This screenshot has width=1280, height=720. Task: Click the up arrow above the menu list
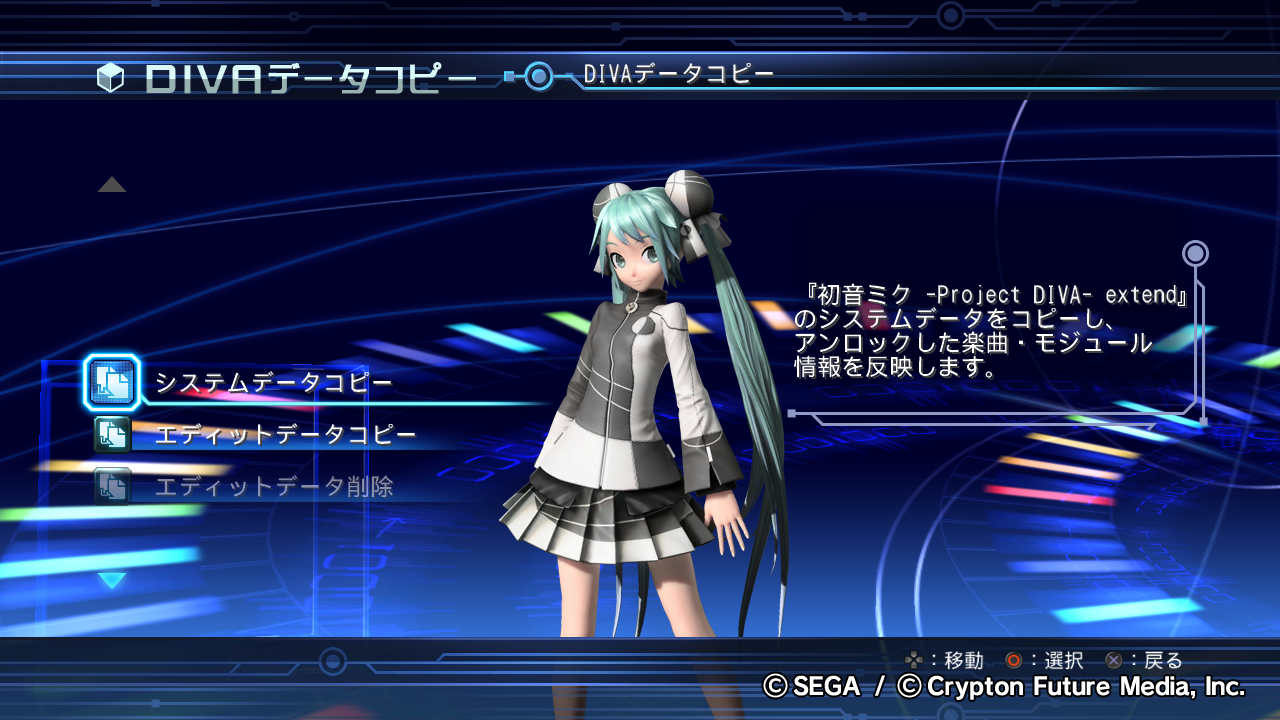(112, 185)
